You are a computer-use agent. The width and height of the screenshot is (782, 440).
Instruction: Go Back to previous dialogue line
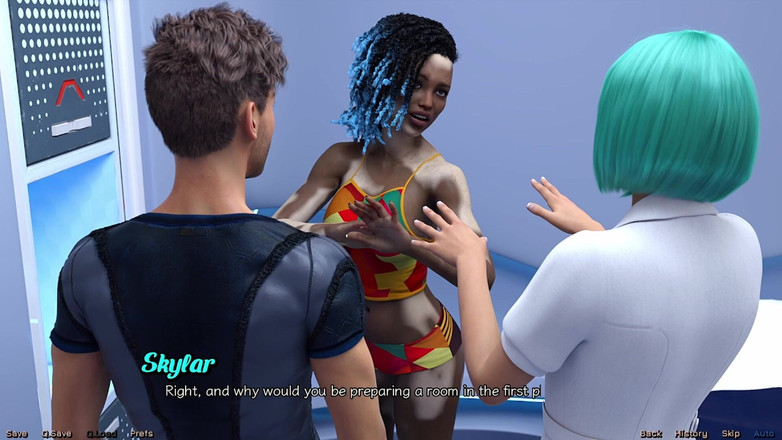(651, 433)
